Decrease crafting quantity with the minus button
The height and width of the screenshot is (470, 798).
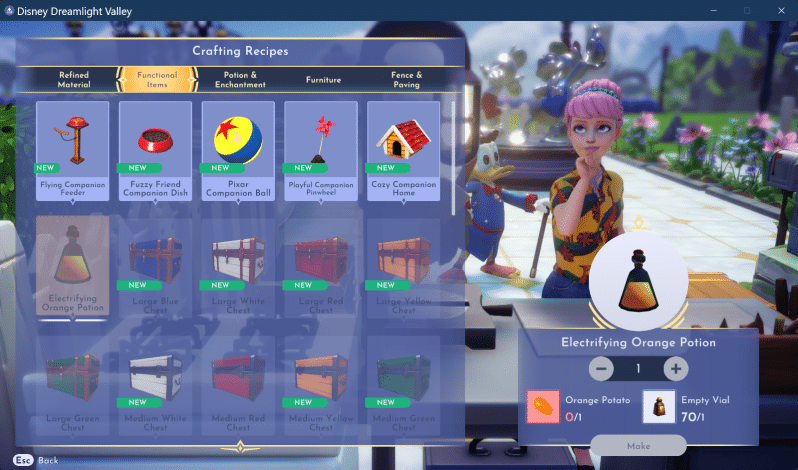[601, 369]
